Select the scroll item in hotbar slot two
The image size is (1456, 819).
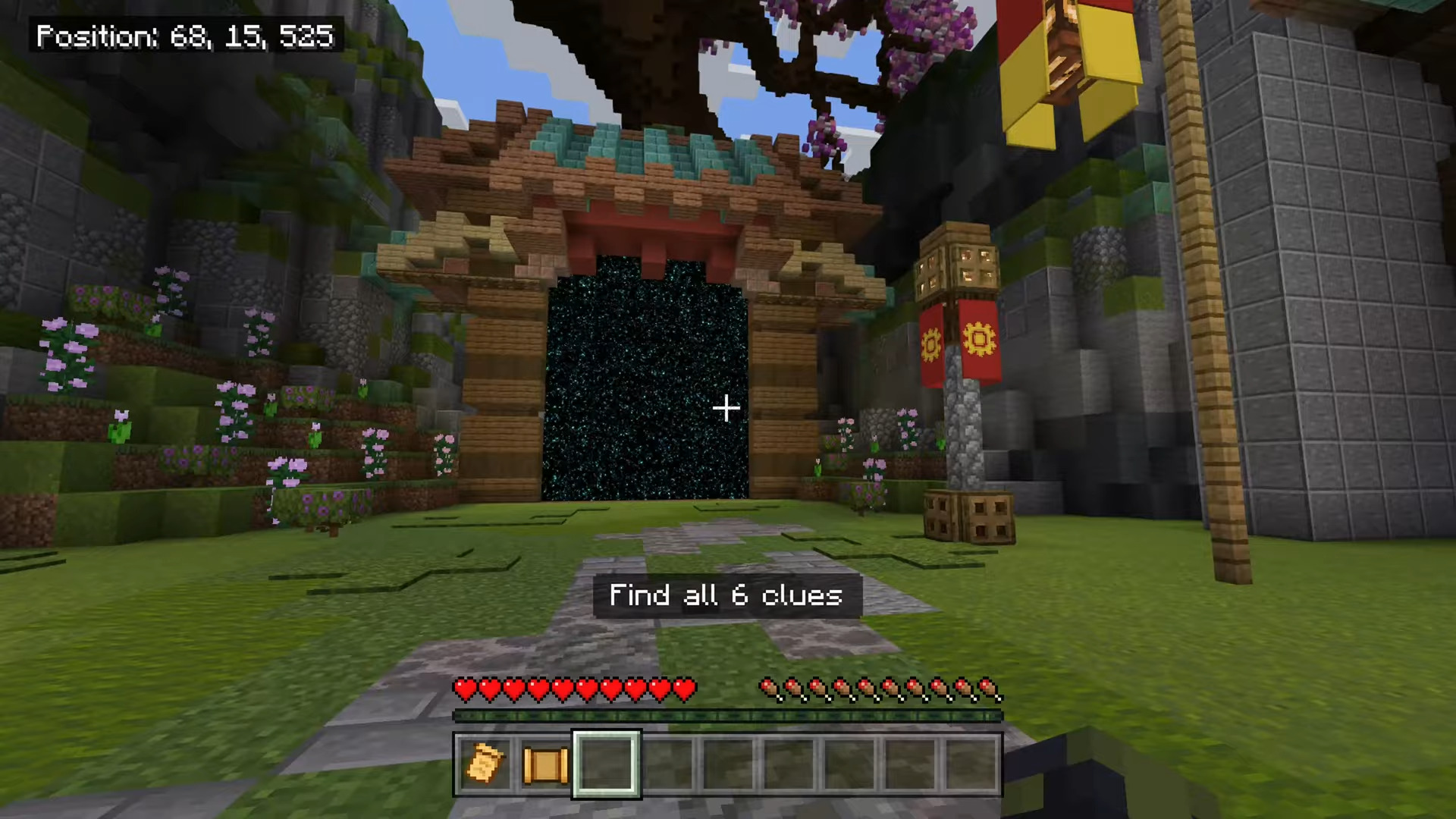[544, 763]
